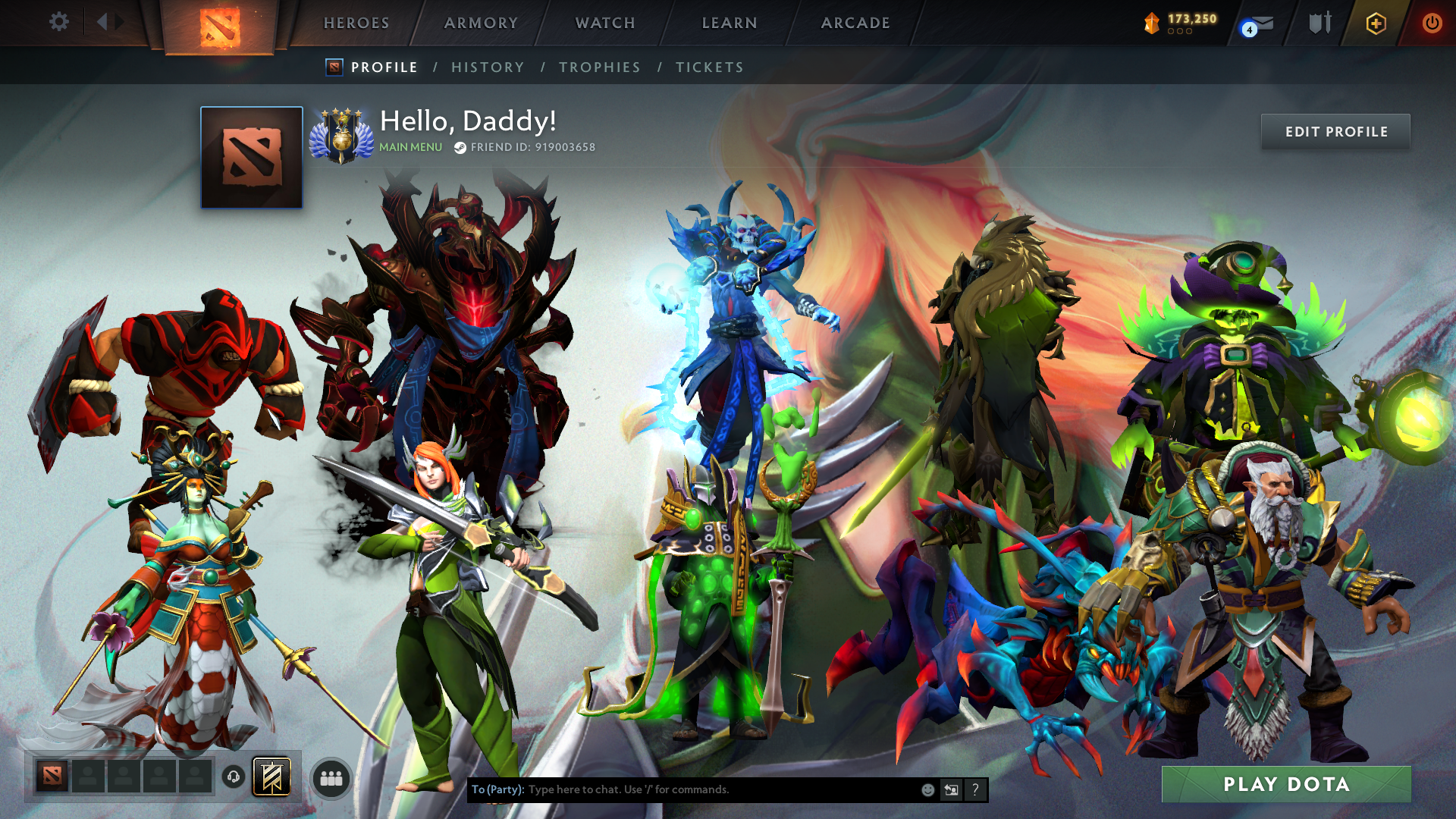
Task: Open the armory shield and sword icon
Action: point(1319,22)
